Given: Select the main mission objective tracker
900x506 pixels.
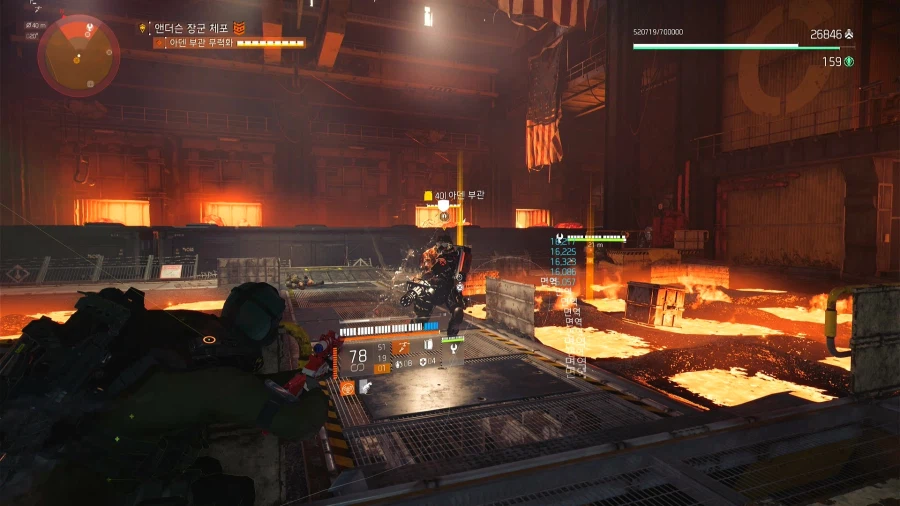Looking at the screenshot, I should (x=192, y=29).
